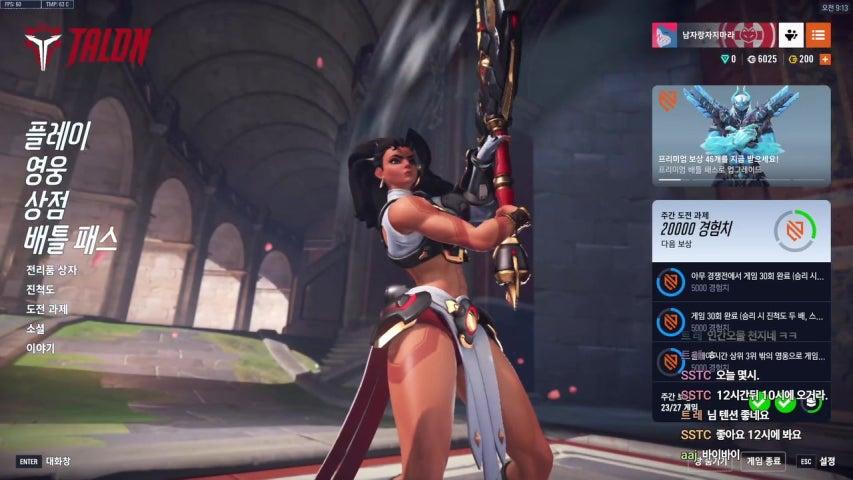The image size is (853, 480).
Task: View 진척도 (Progression)
Action: 40,288
